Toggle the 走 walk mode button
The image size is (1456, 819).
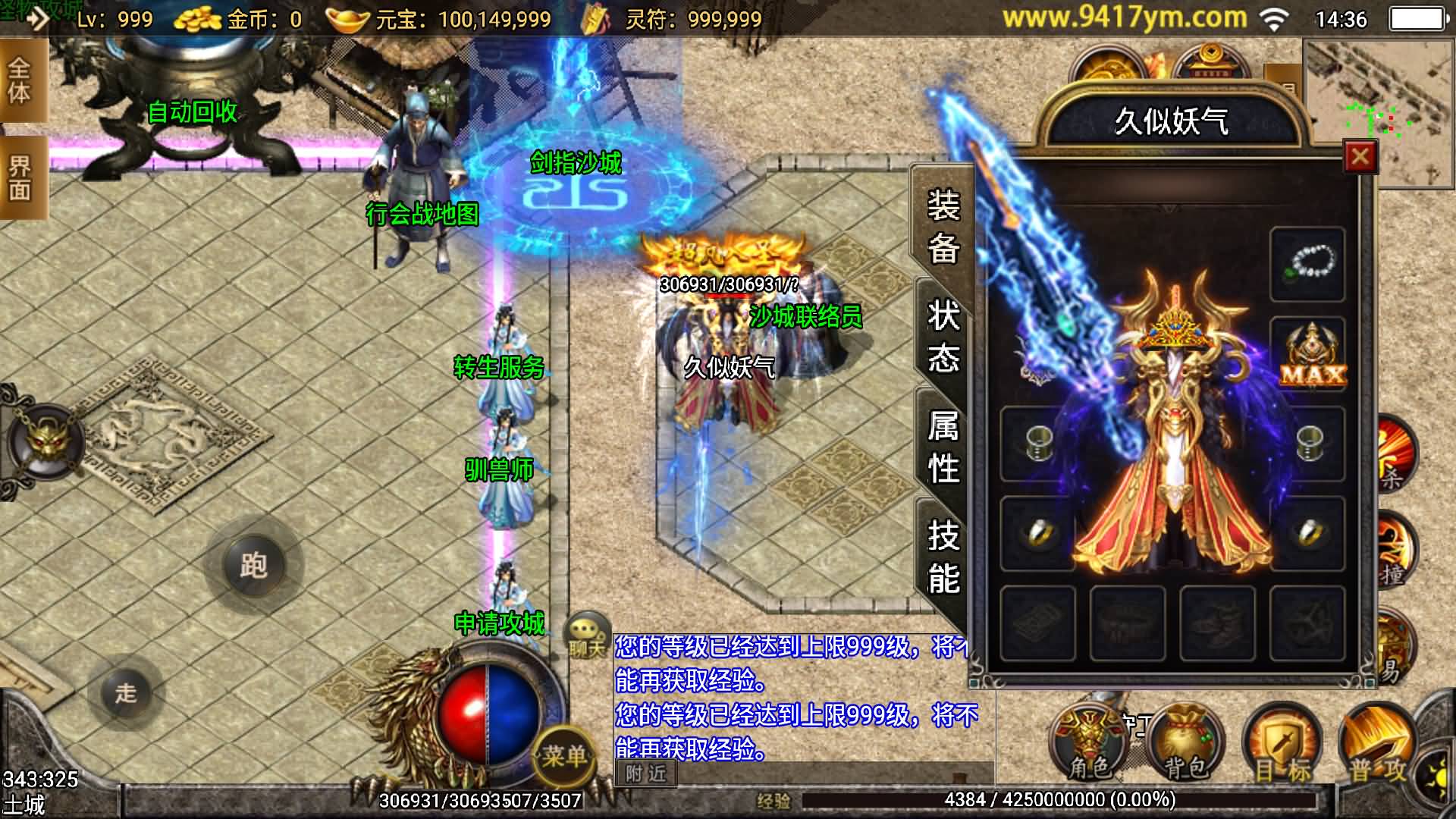[x=126, y=692]
